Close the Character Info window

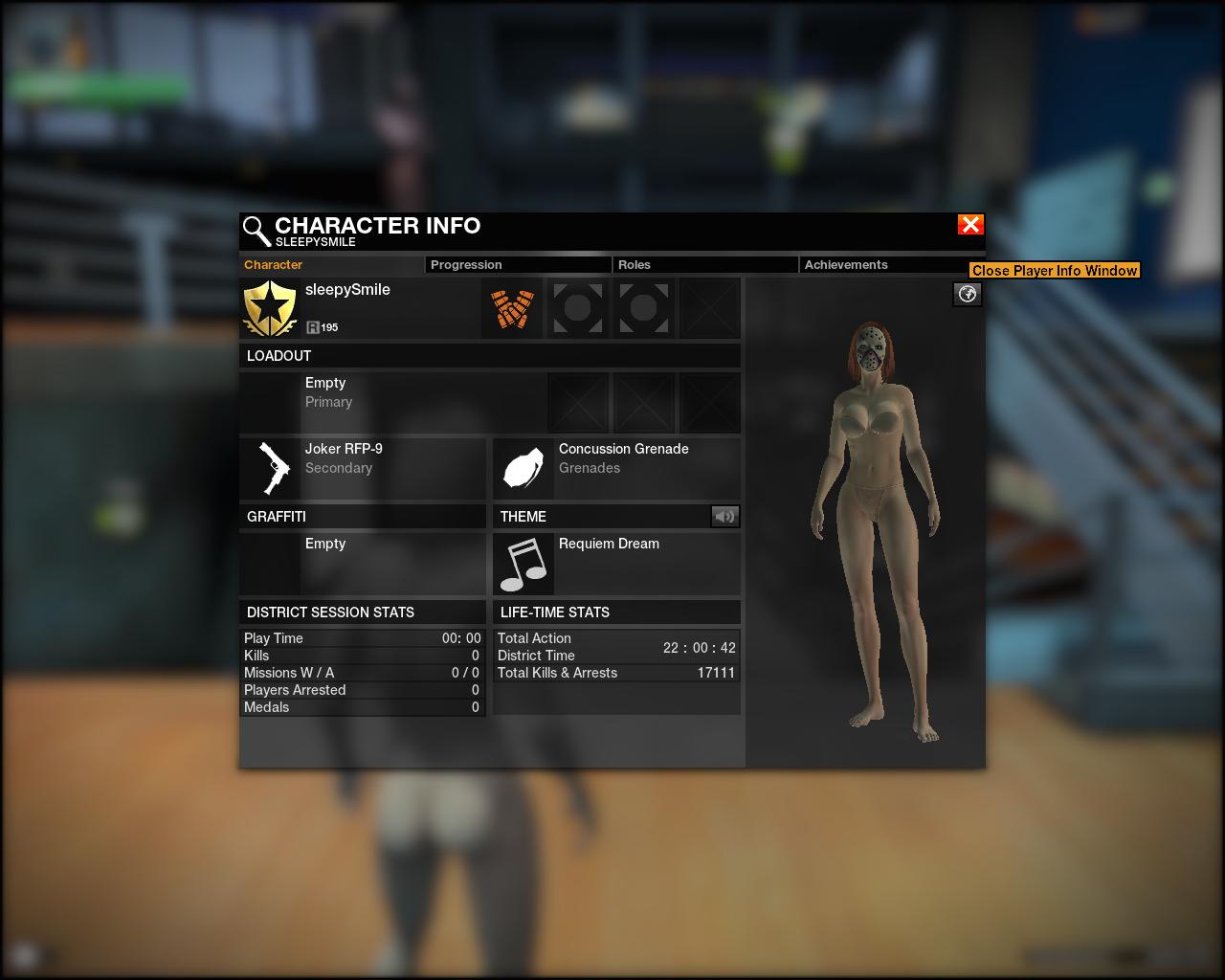(x=969, y=225)
